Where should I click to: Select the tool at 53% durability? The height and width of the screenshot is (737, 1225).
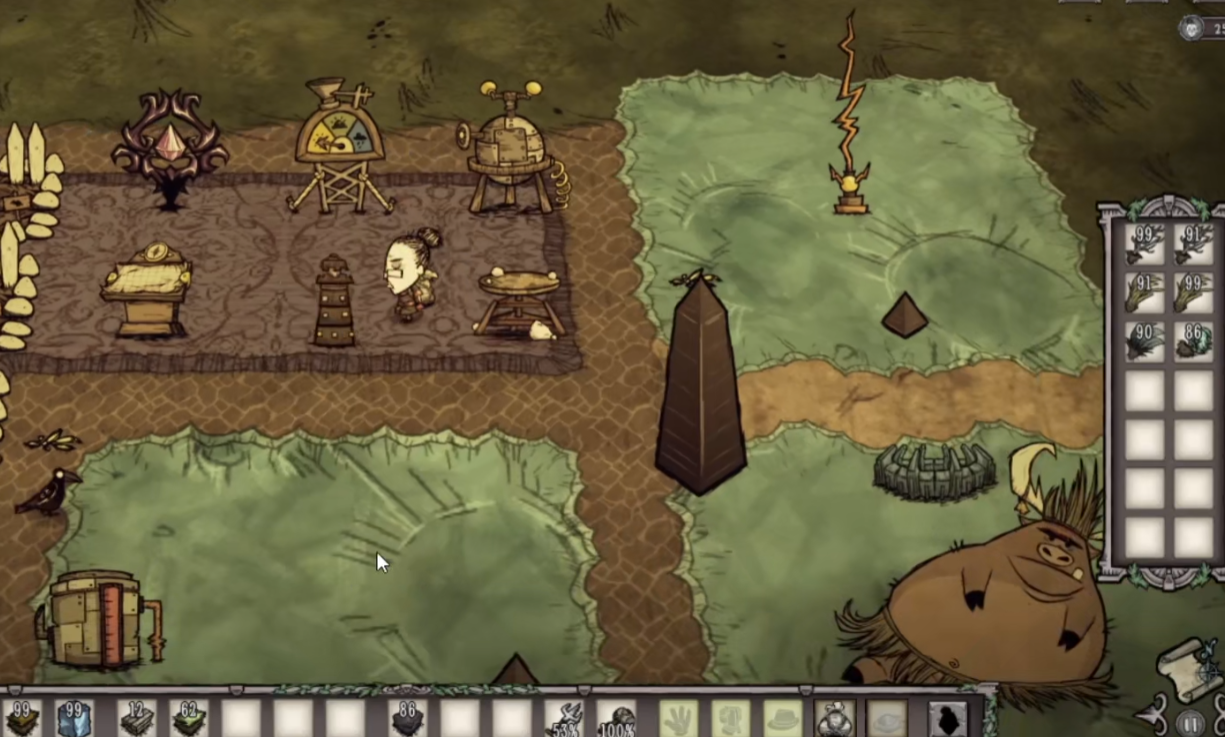point(565,718)
